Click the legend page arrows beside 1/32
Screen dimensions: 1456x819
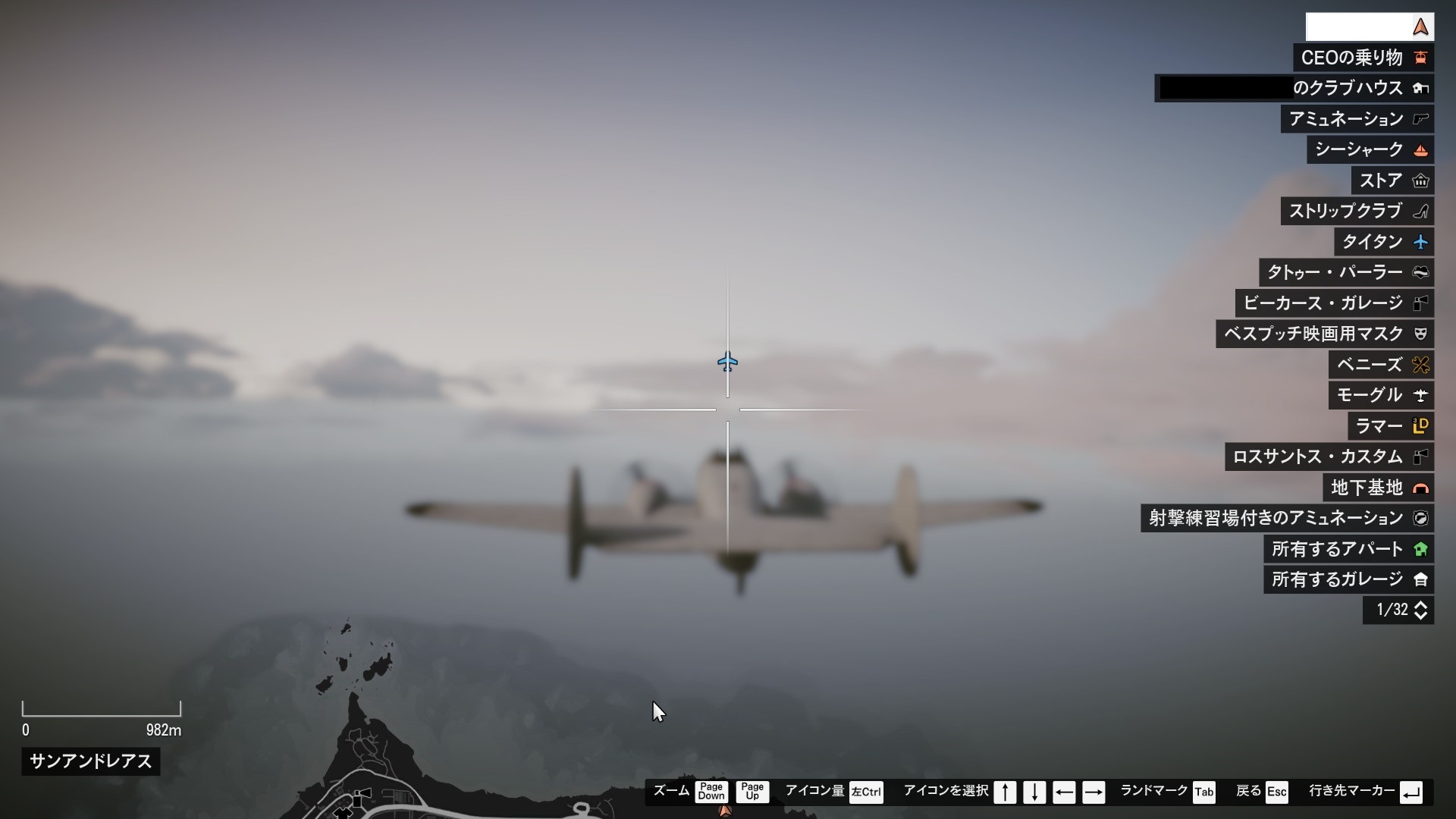[1420, 610]
